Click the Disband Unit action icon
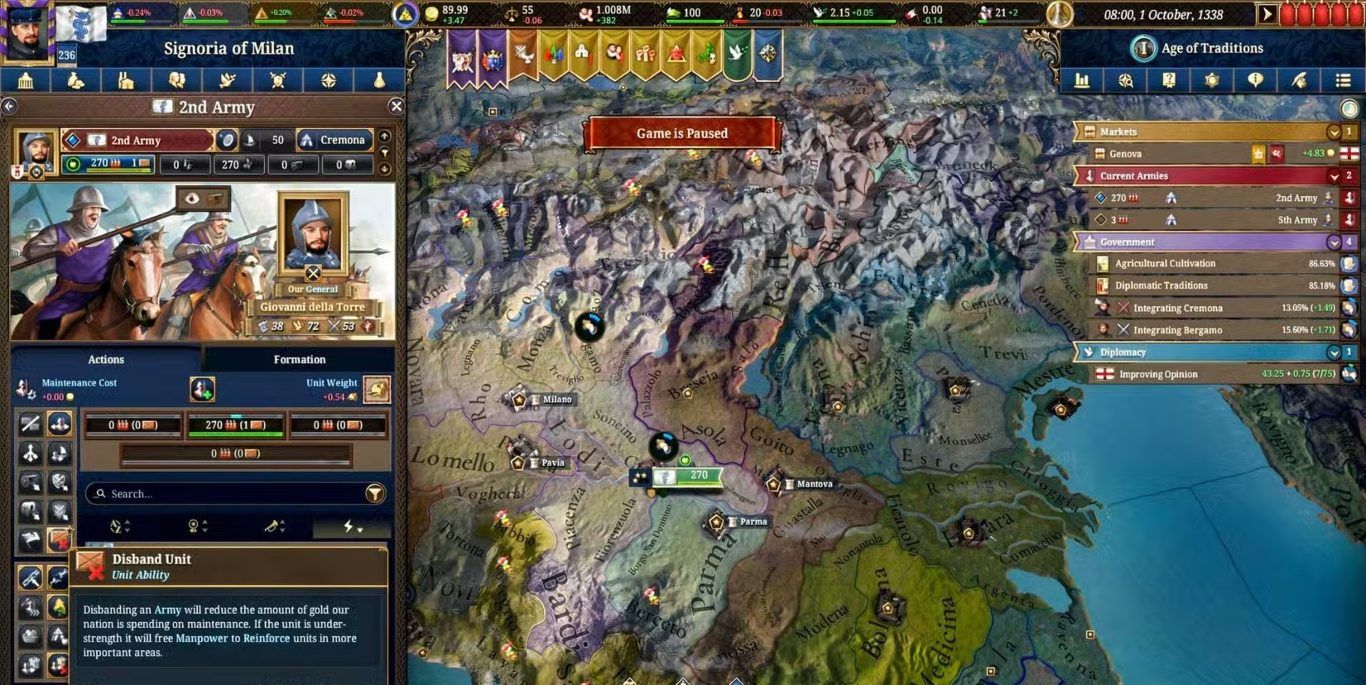The height and width of the screenshot is (685, 1366). tap(60, 540)
